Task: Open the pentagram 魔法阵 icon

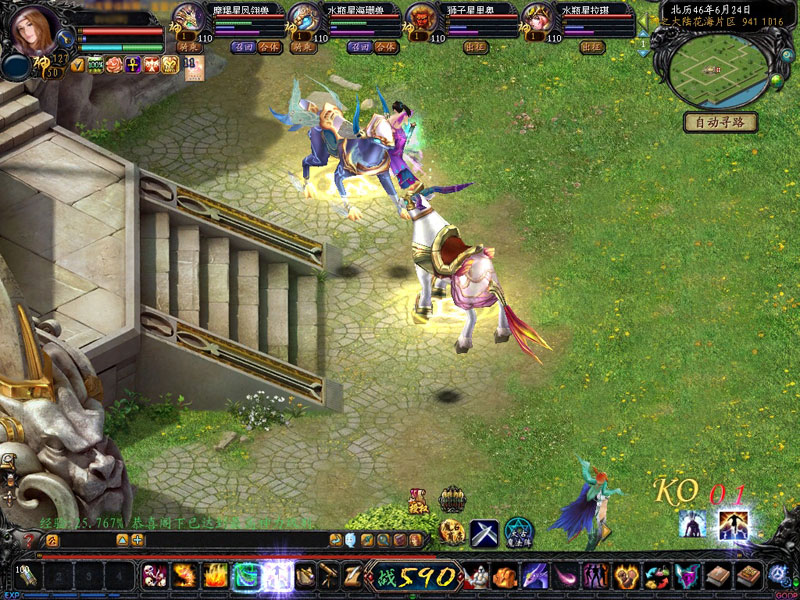Action: click(x=519, y=533)
